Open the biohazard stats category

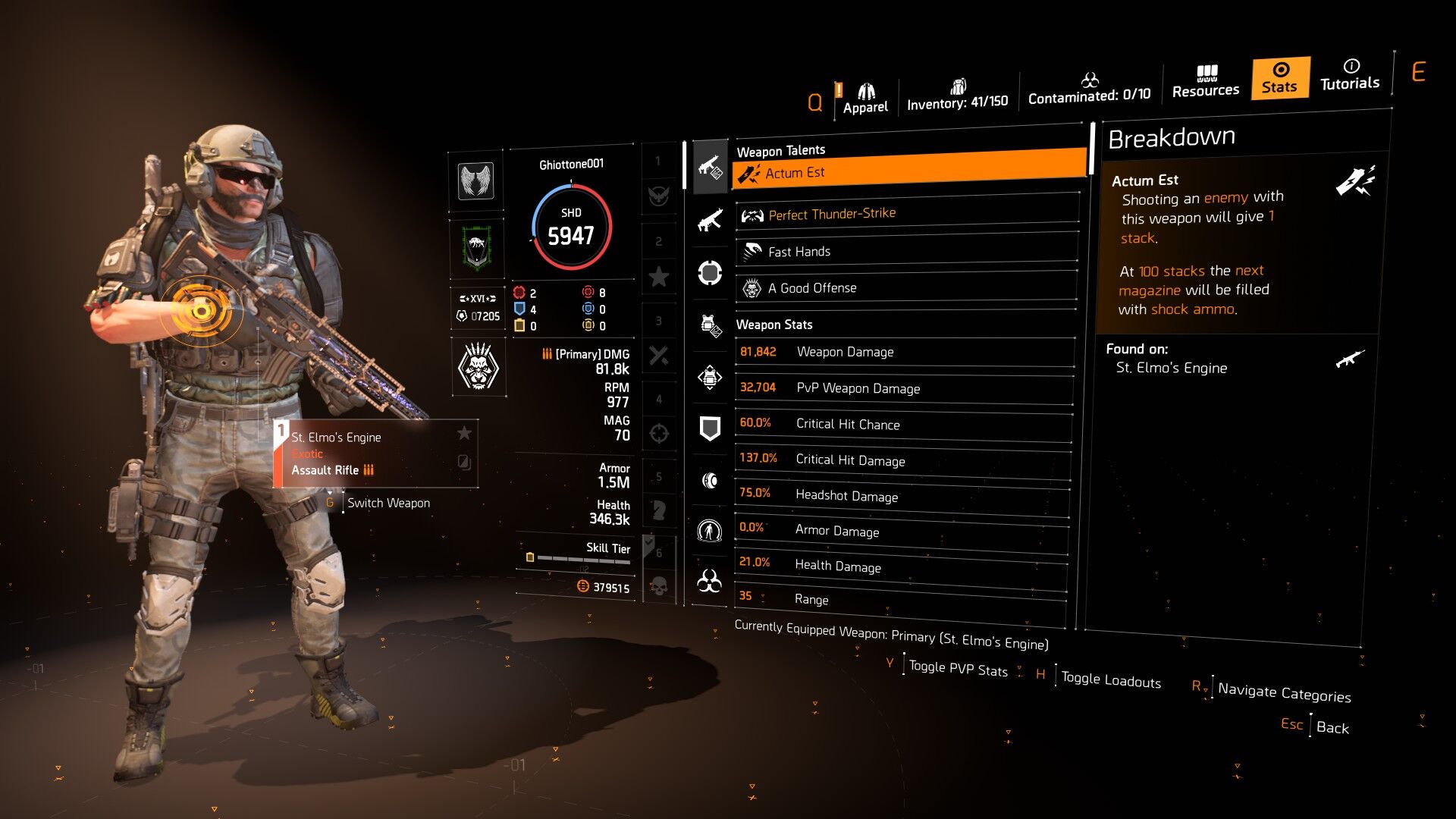(x=710, y=582)
